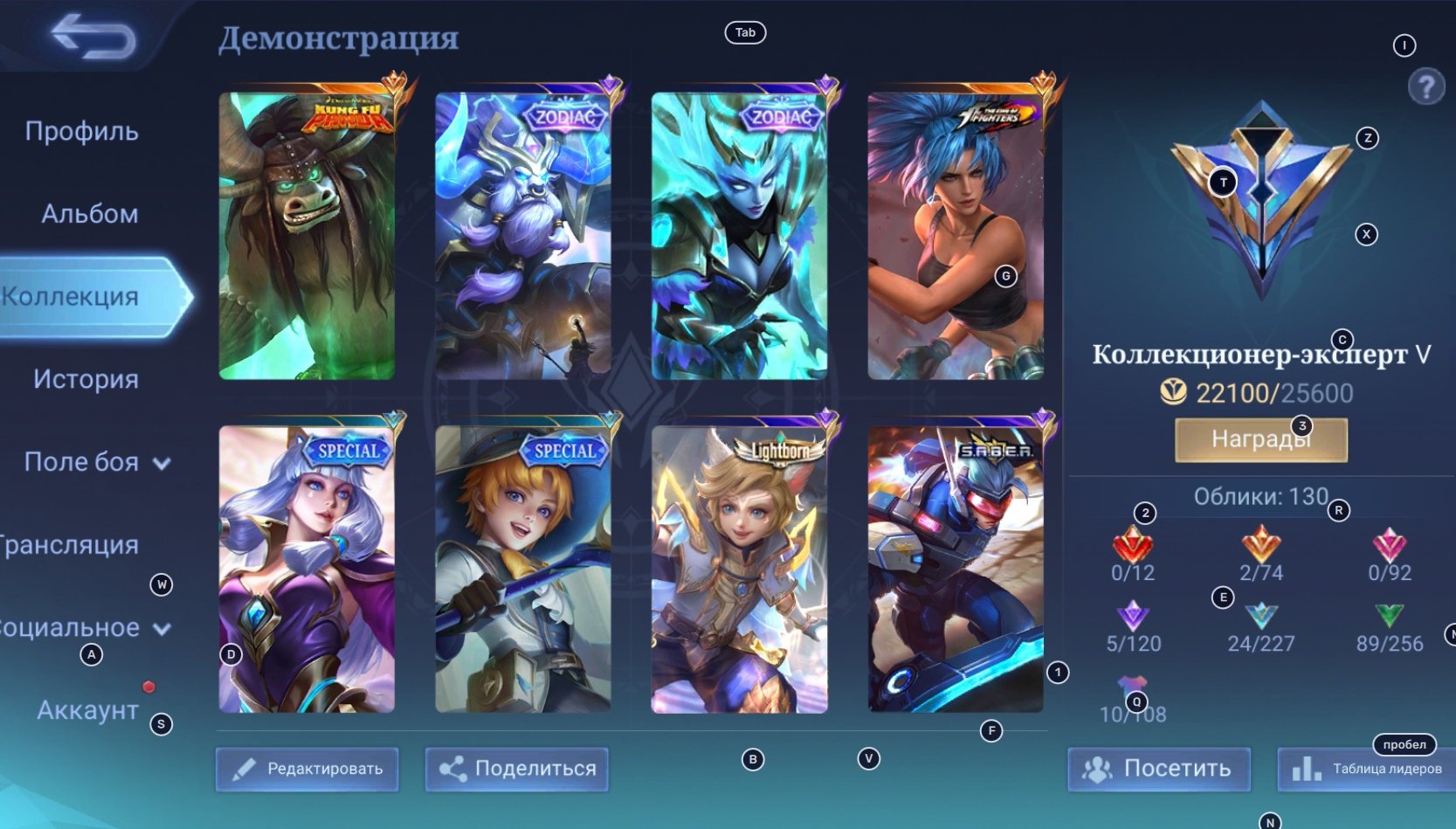Open the Профиль tab
Screen dimensions: 1456x829
pyautogui.click(x=81, y=131)
